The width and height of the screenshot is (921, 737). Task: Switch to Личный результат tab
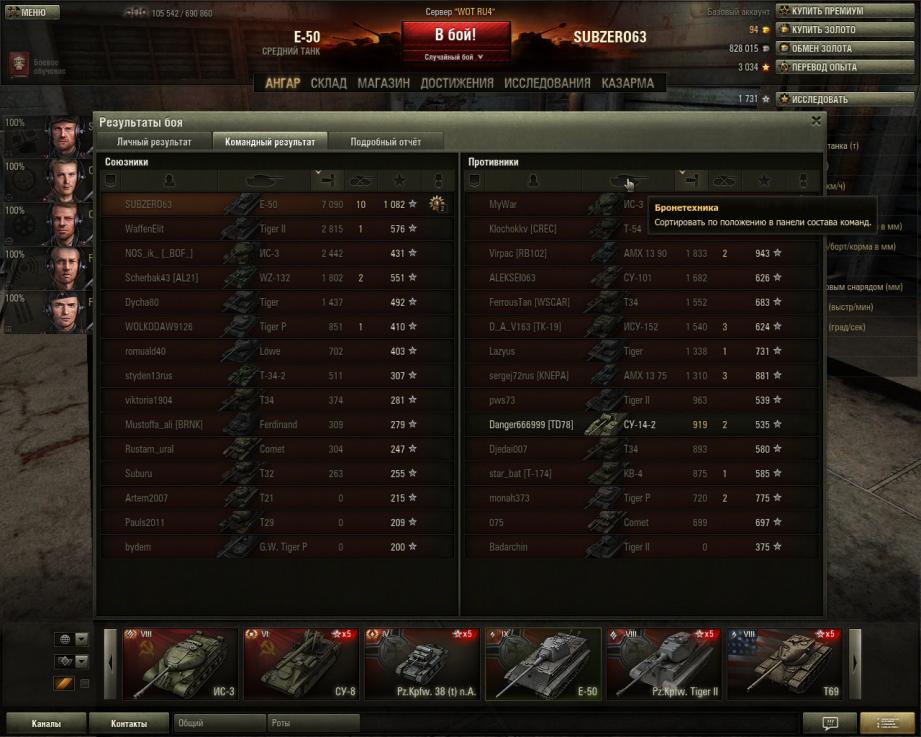154,142
